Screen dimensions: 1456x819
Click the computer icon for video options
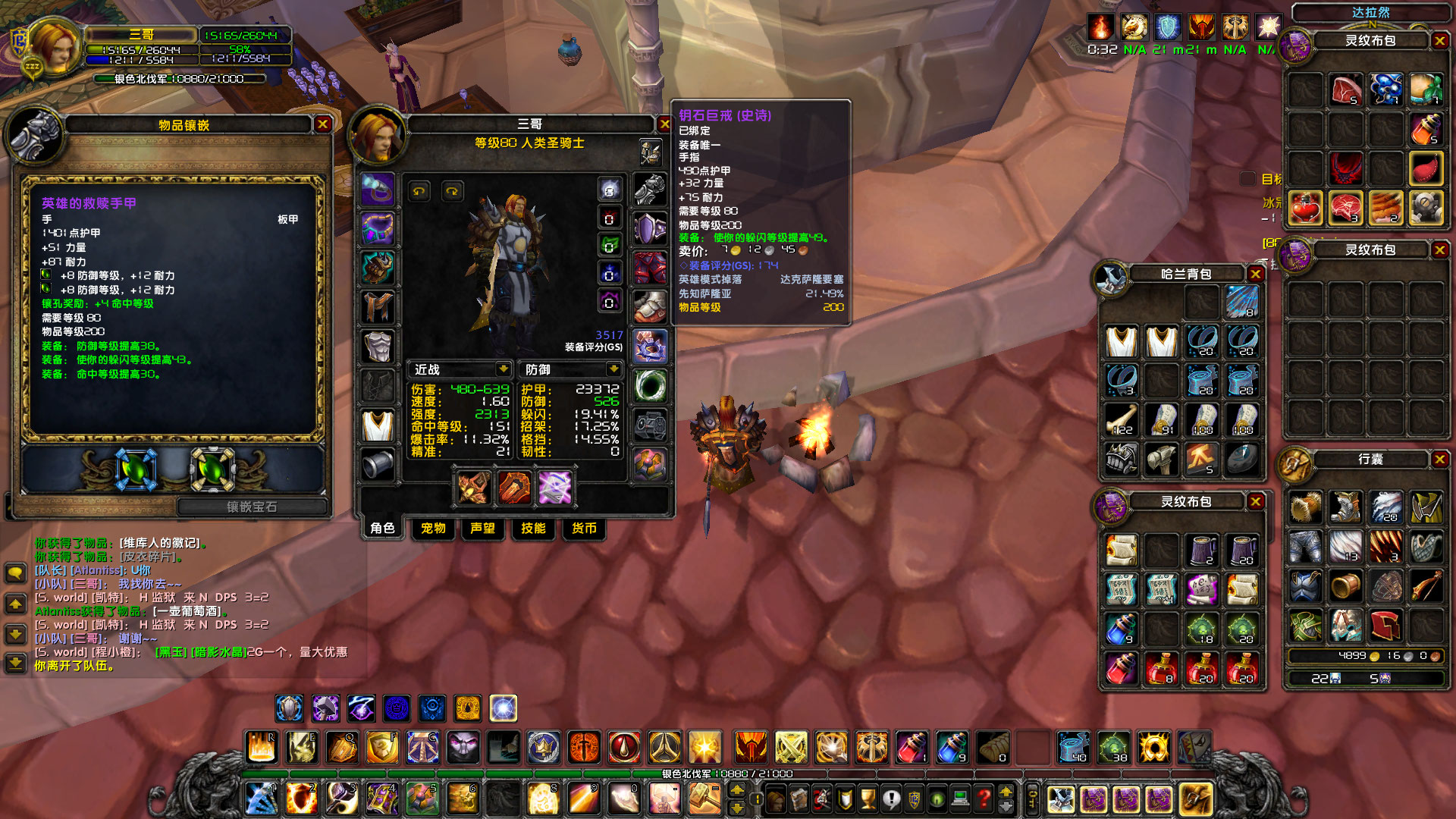960,799
